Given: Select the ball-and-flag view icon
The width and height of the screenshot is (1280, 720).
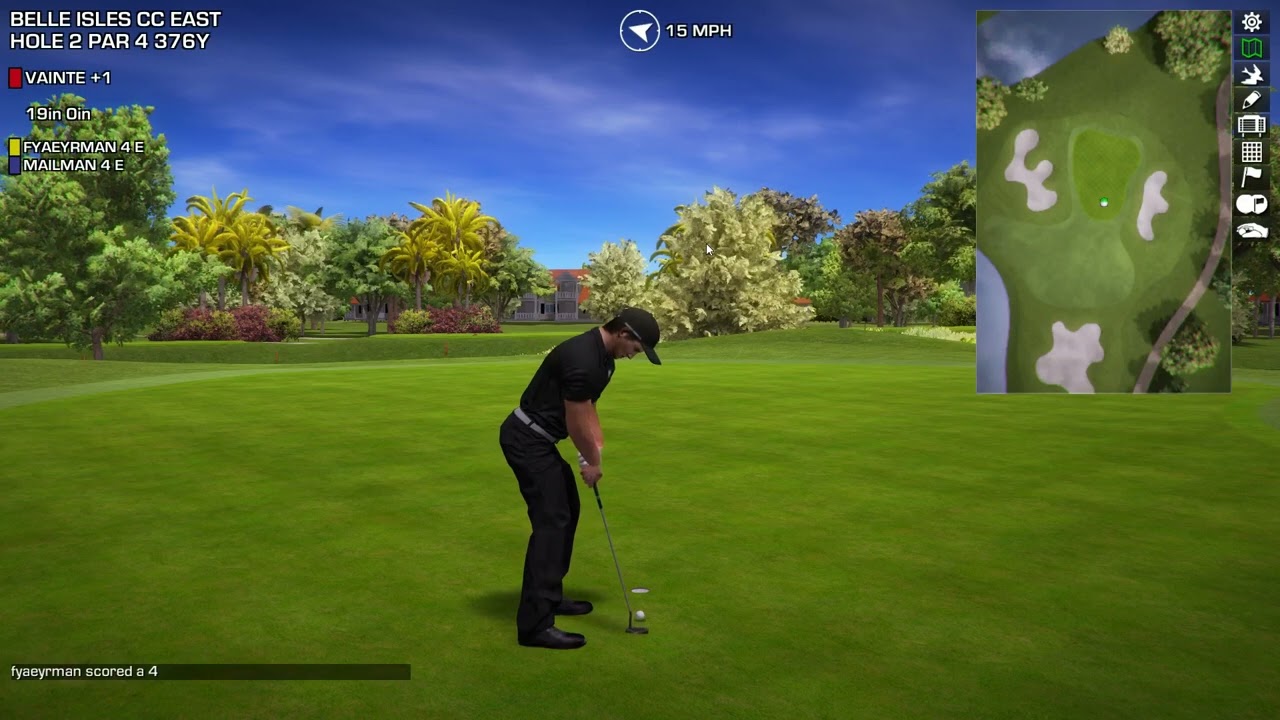Looking at the screenshot, I should [x=1252, y=204].
